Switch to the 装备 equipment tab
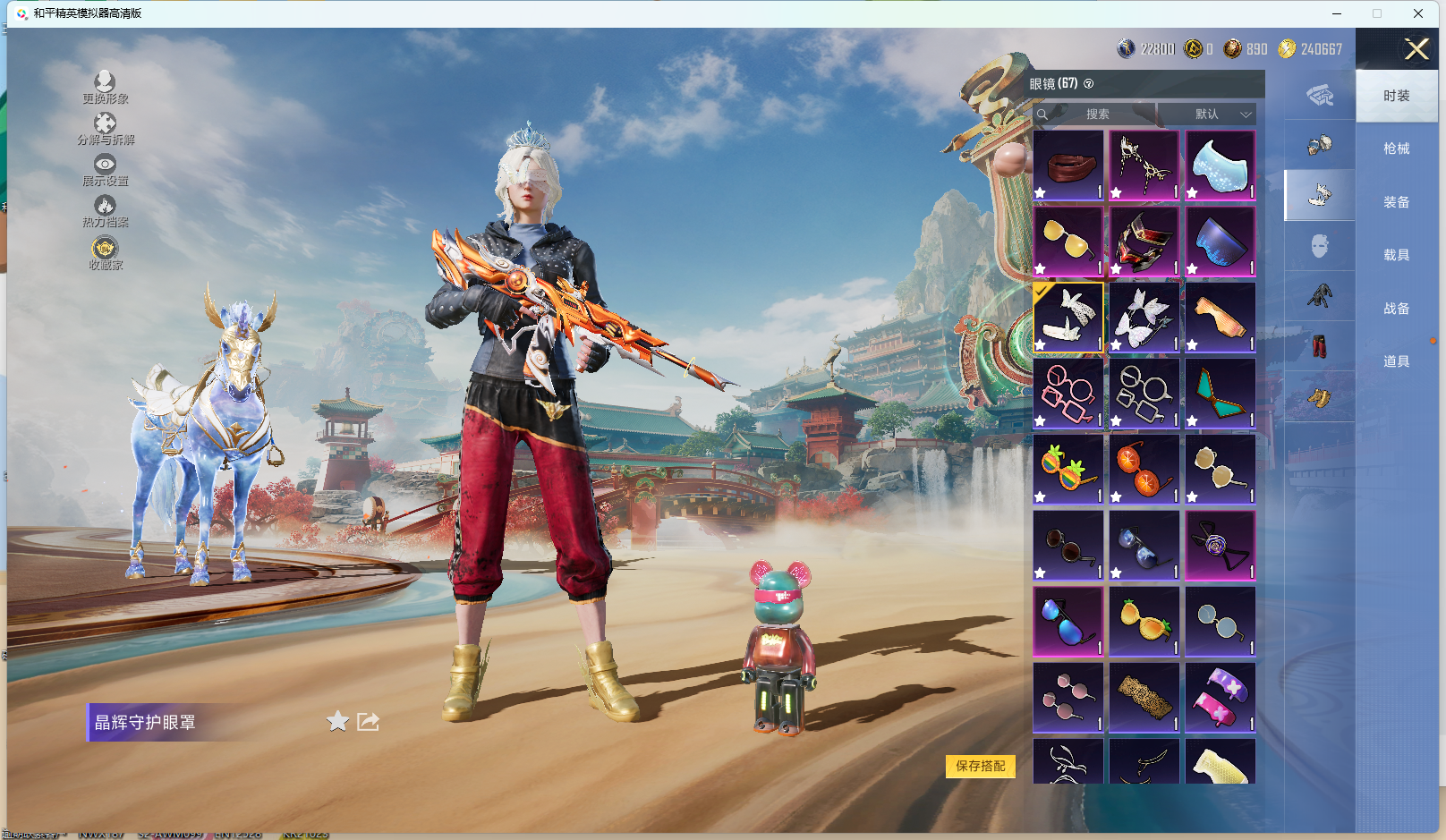This screenshot has height=840, width=1446. tap(1396, 202)
